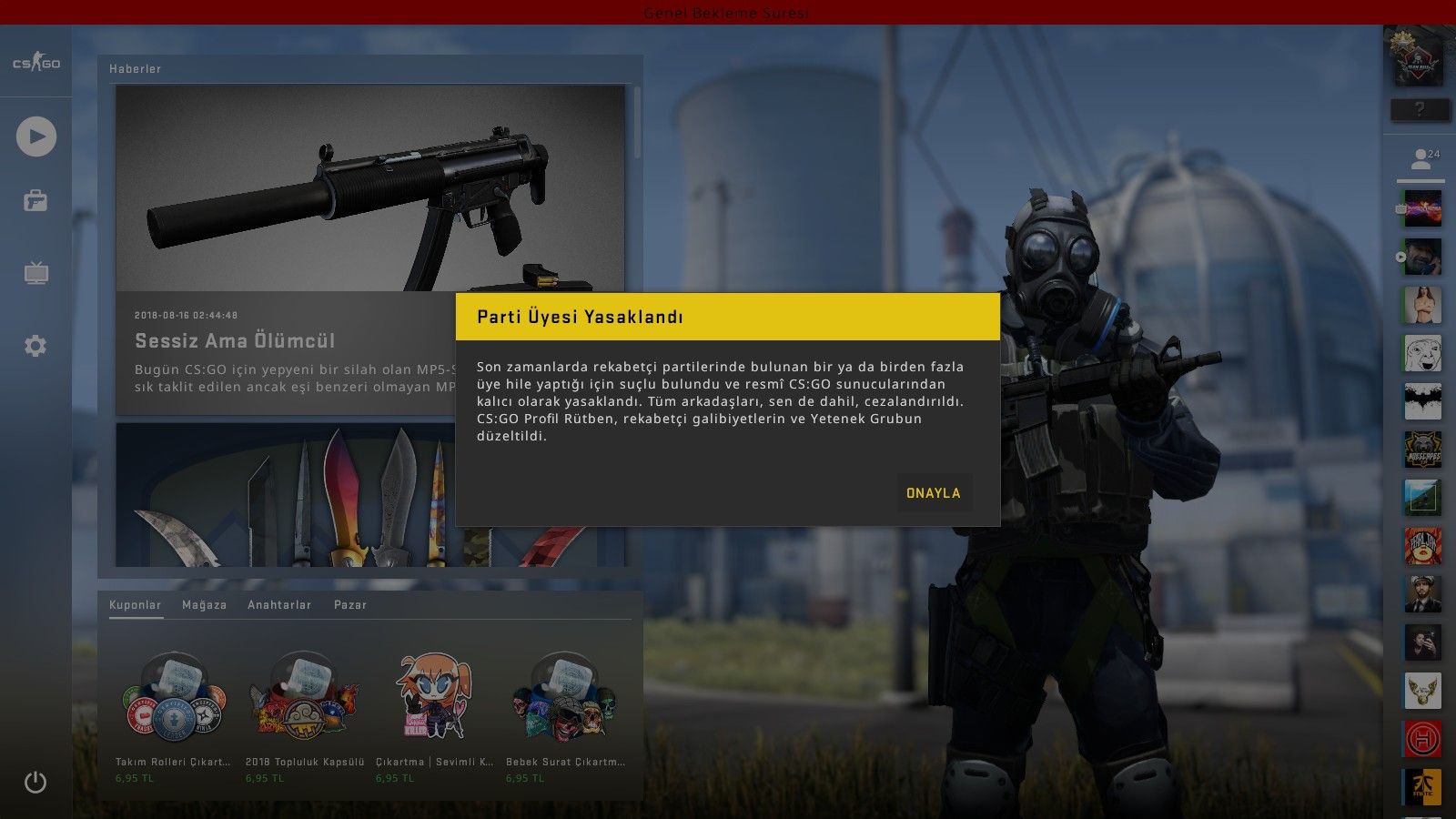Switch to the Anahtarlar tab

[279, 605]
